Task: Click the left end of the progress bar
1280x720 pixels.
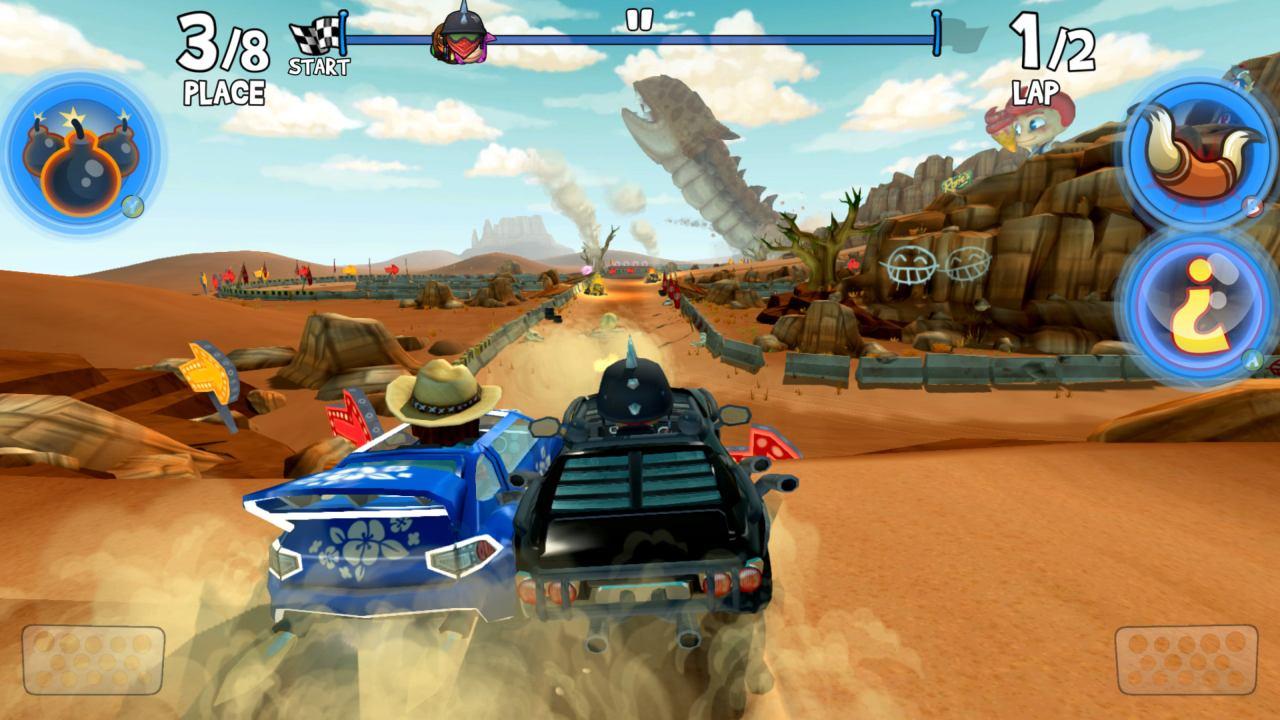Action: [345, 35]
